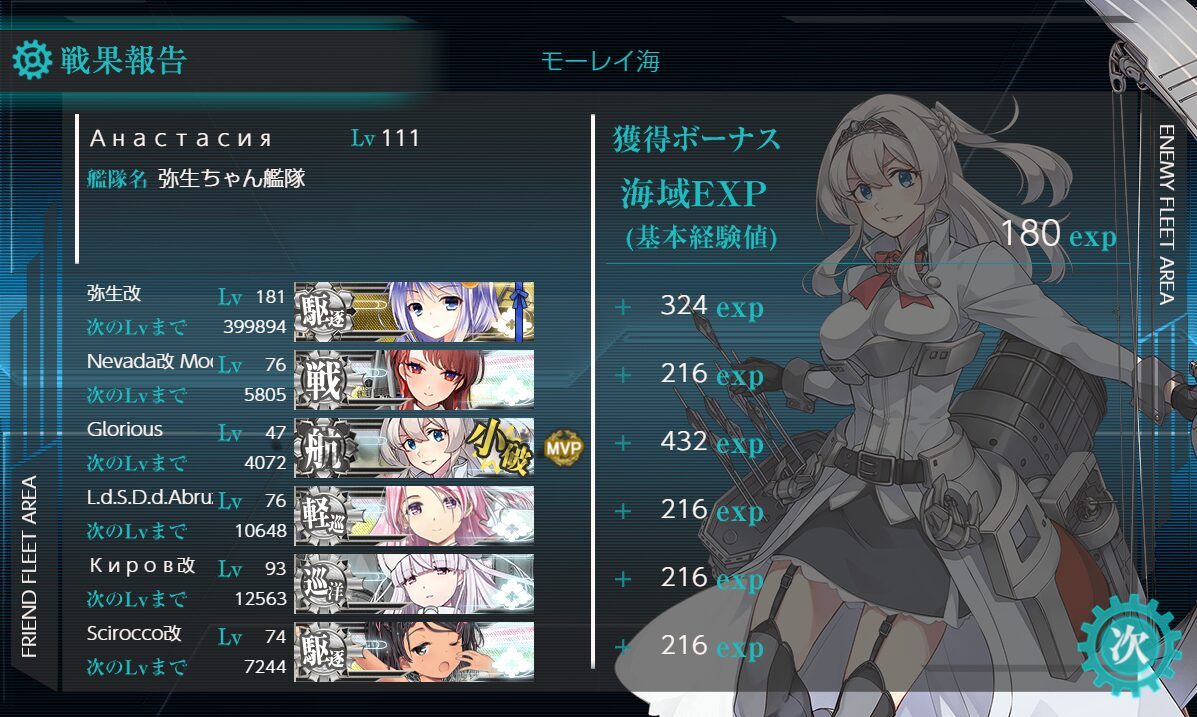The height and width of the screenshot is (717, 1197).
Task: Select the 弥生改 destroyer banner
Action: (x=414, y=312)
